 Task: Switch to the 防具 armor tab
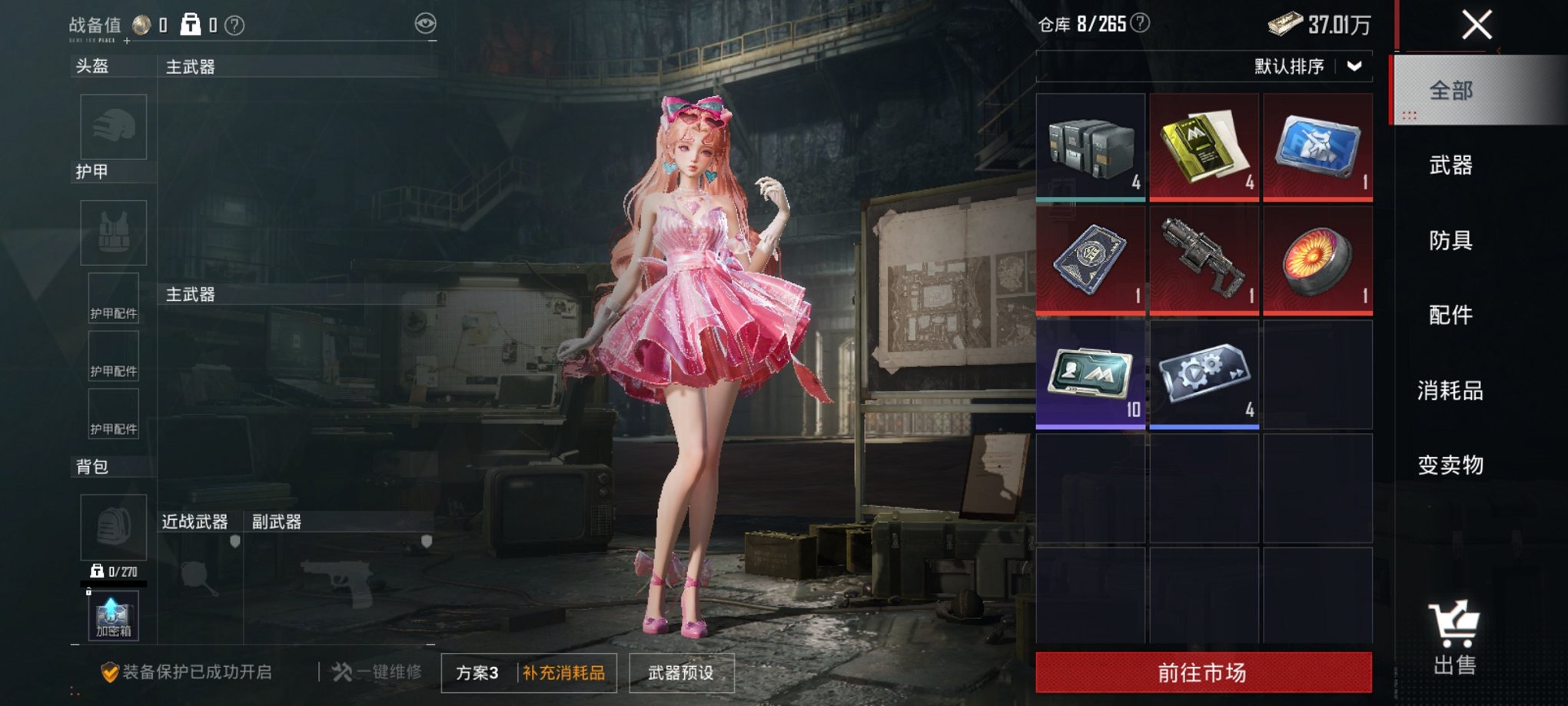click(x=1451, y=241)
